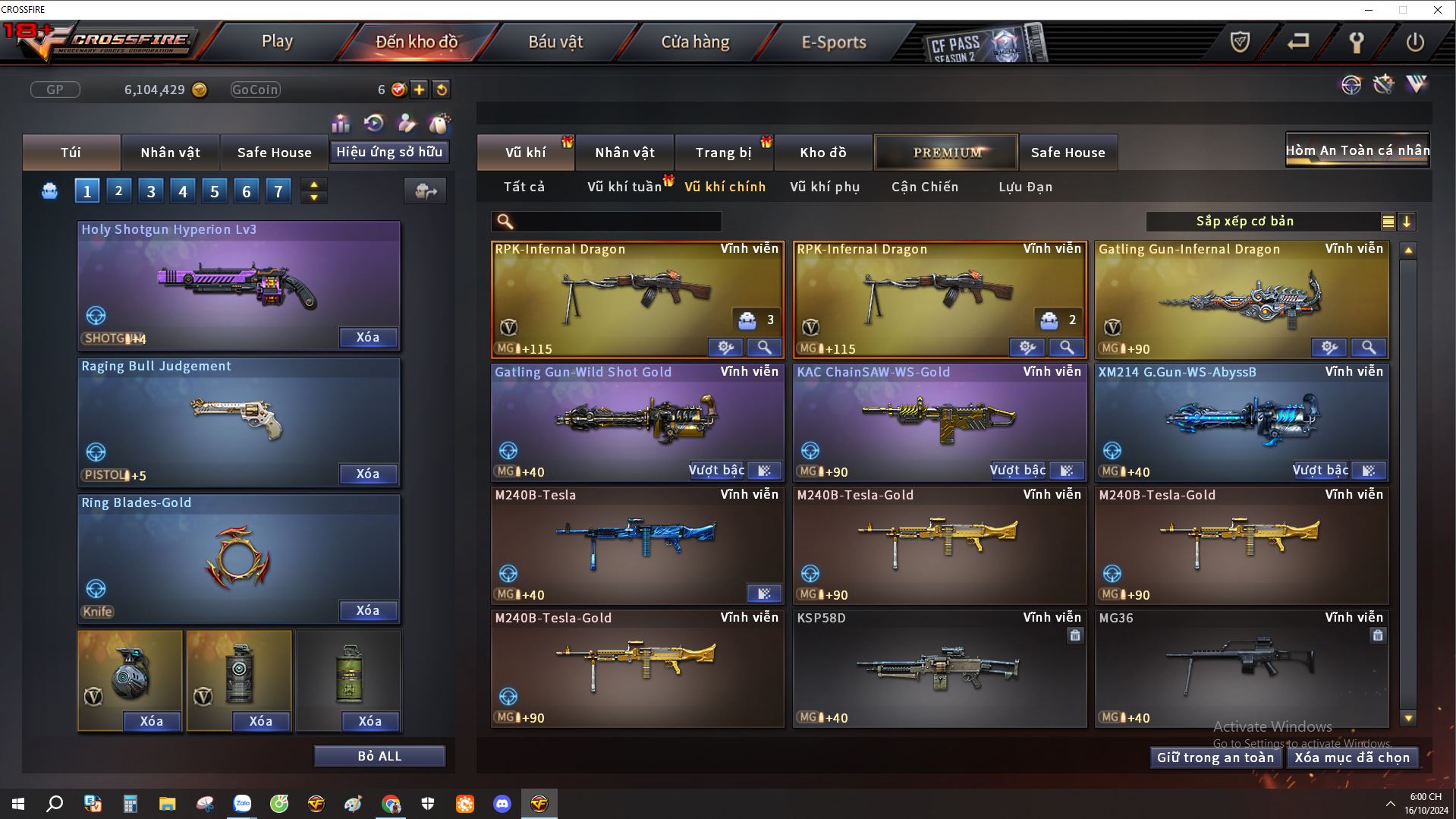Image resolution: width=1456 pixels, height=819 pixels.
Task: Open the PREMIUM tab
Action: pos(947,153)
